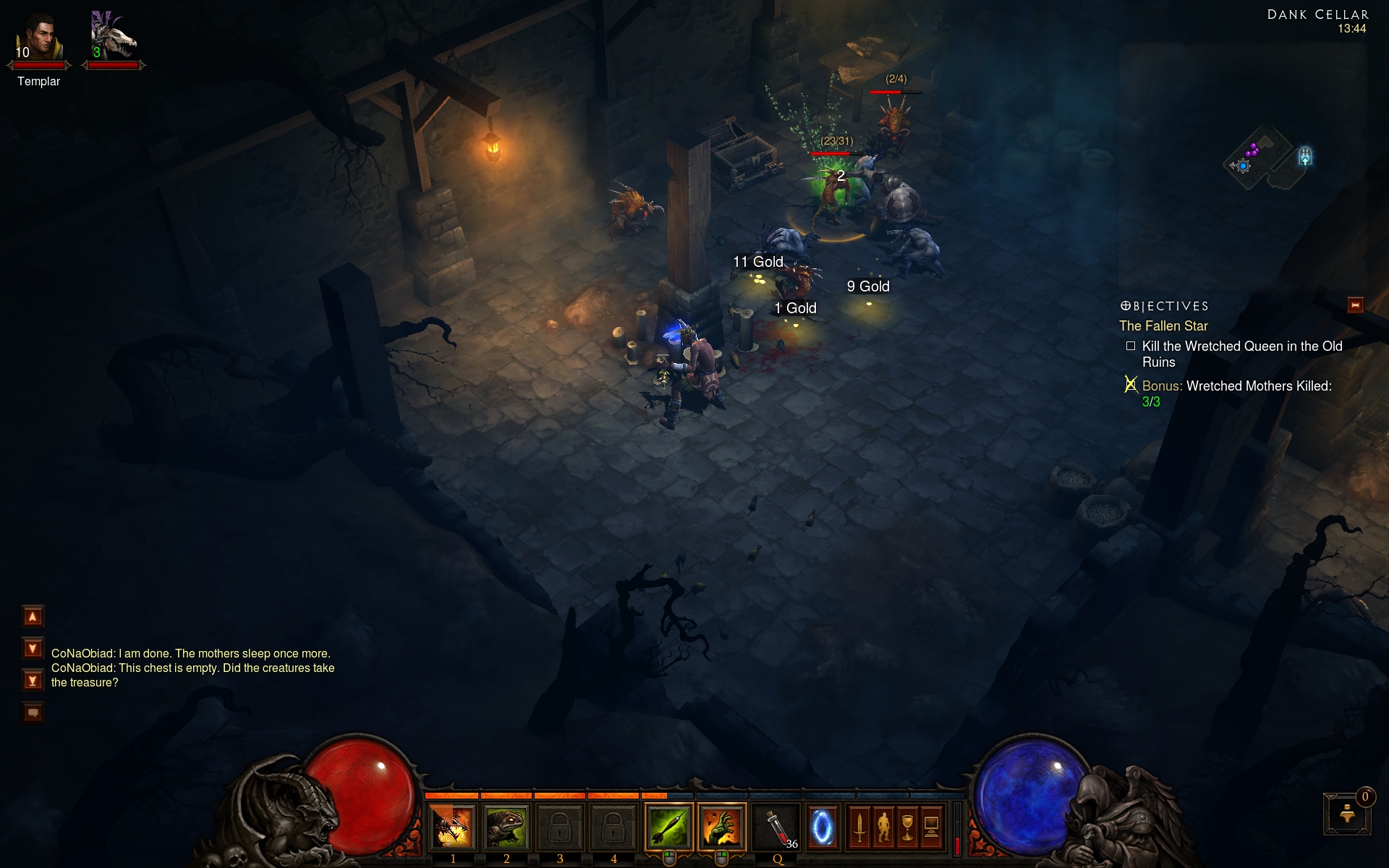Select the zombie dog pet portrait
Screen dimensions: 1389x868
point(113,38)
